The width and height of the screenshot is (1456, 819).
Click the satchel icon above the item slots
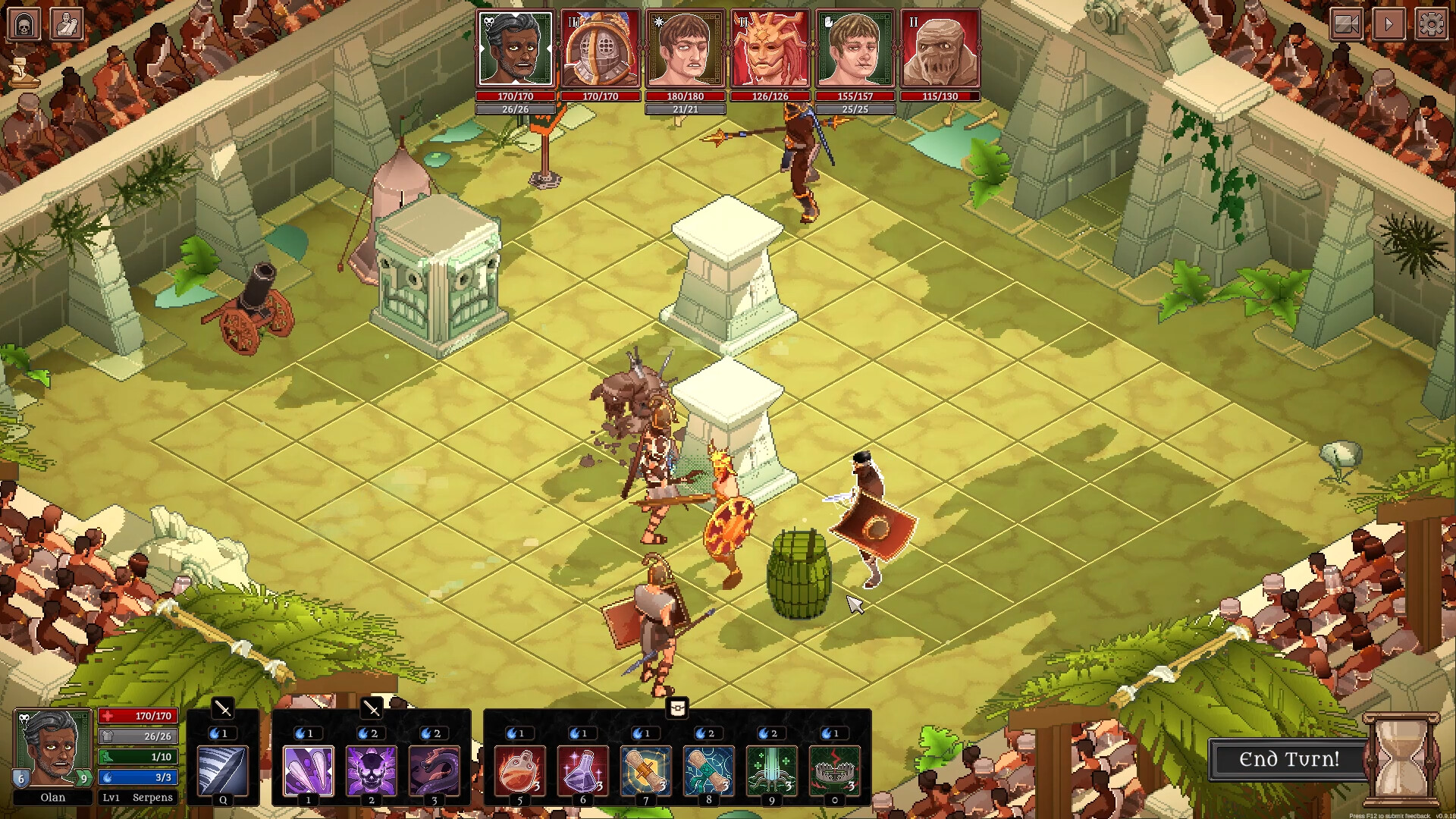click(x=676, y=708)
